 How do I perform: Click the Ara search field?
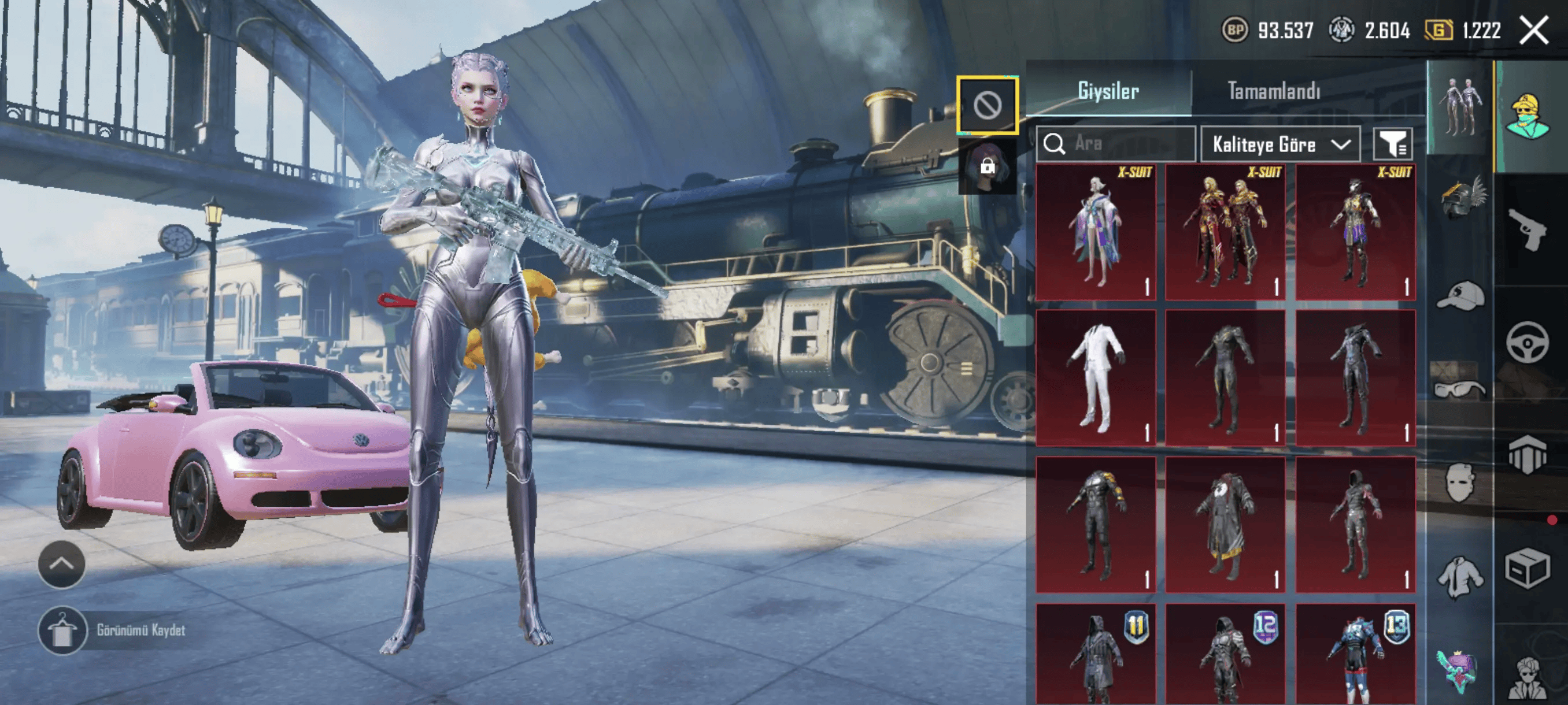click(x=1120, y=144)
